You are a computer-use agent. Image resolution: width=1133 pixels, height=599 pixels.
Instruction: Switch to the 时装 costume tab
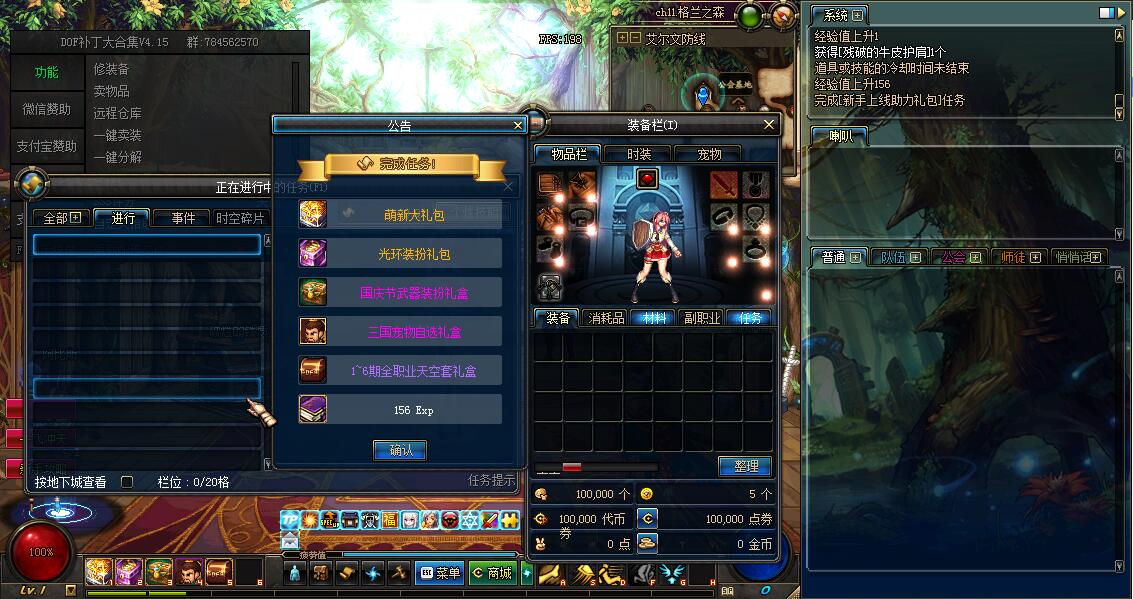(639, 154)
